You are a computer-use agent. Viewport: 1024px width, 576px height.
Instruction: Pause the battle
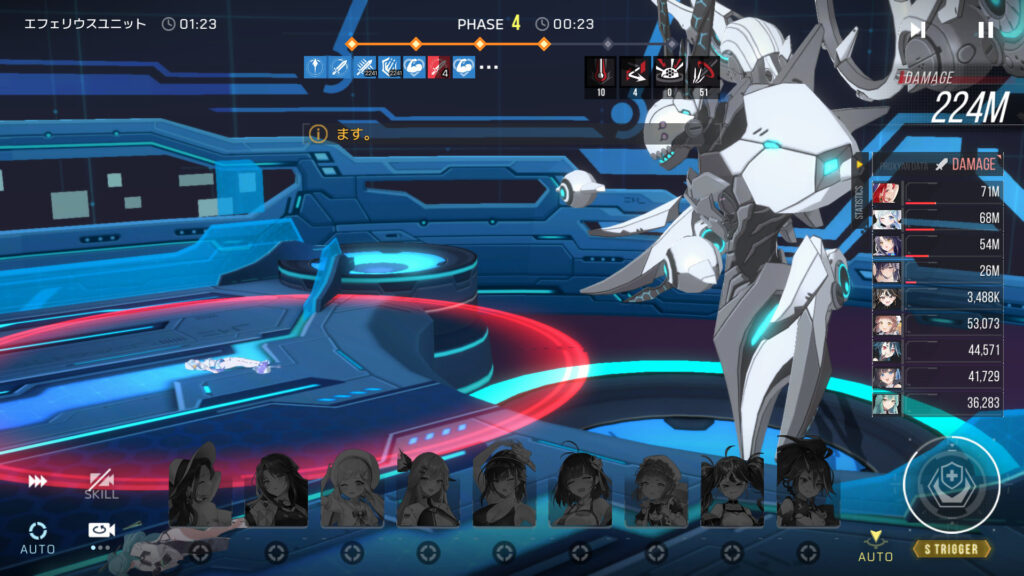(985, 30)
